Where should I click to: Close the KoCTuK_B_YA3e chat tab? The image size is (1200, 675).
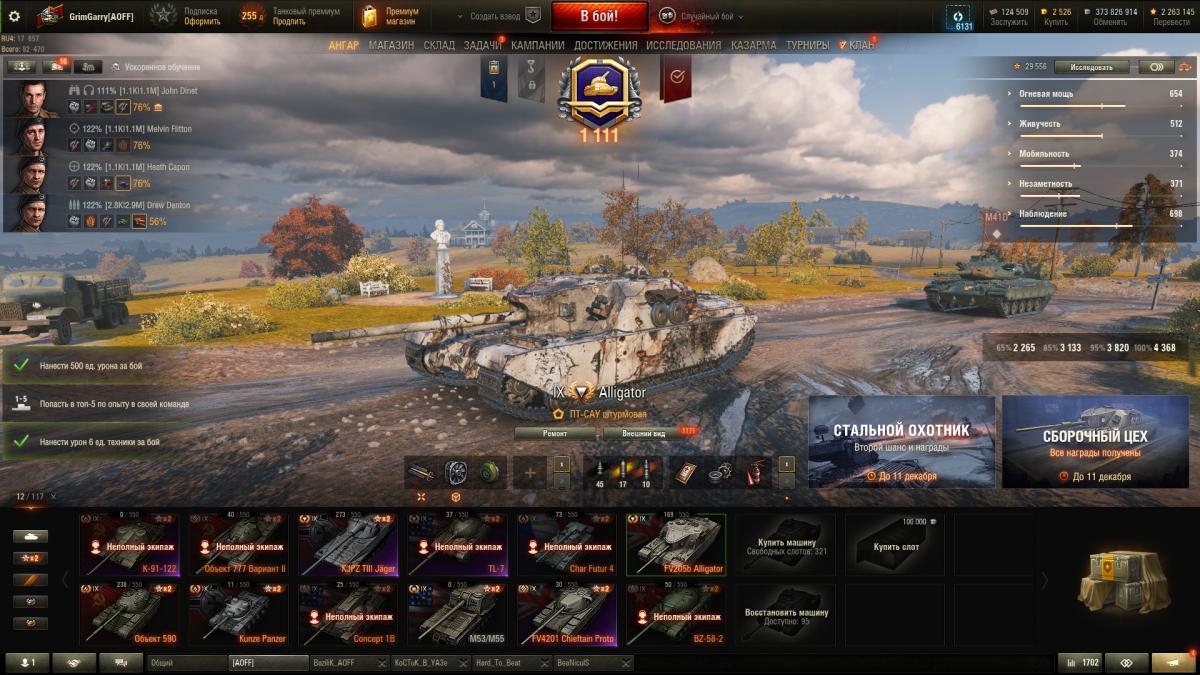(x=464, y=663)
